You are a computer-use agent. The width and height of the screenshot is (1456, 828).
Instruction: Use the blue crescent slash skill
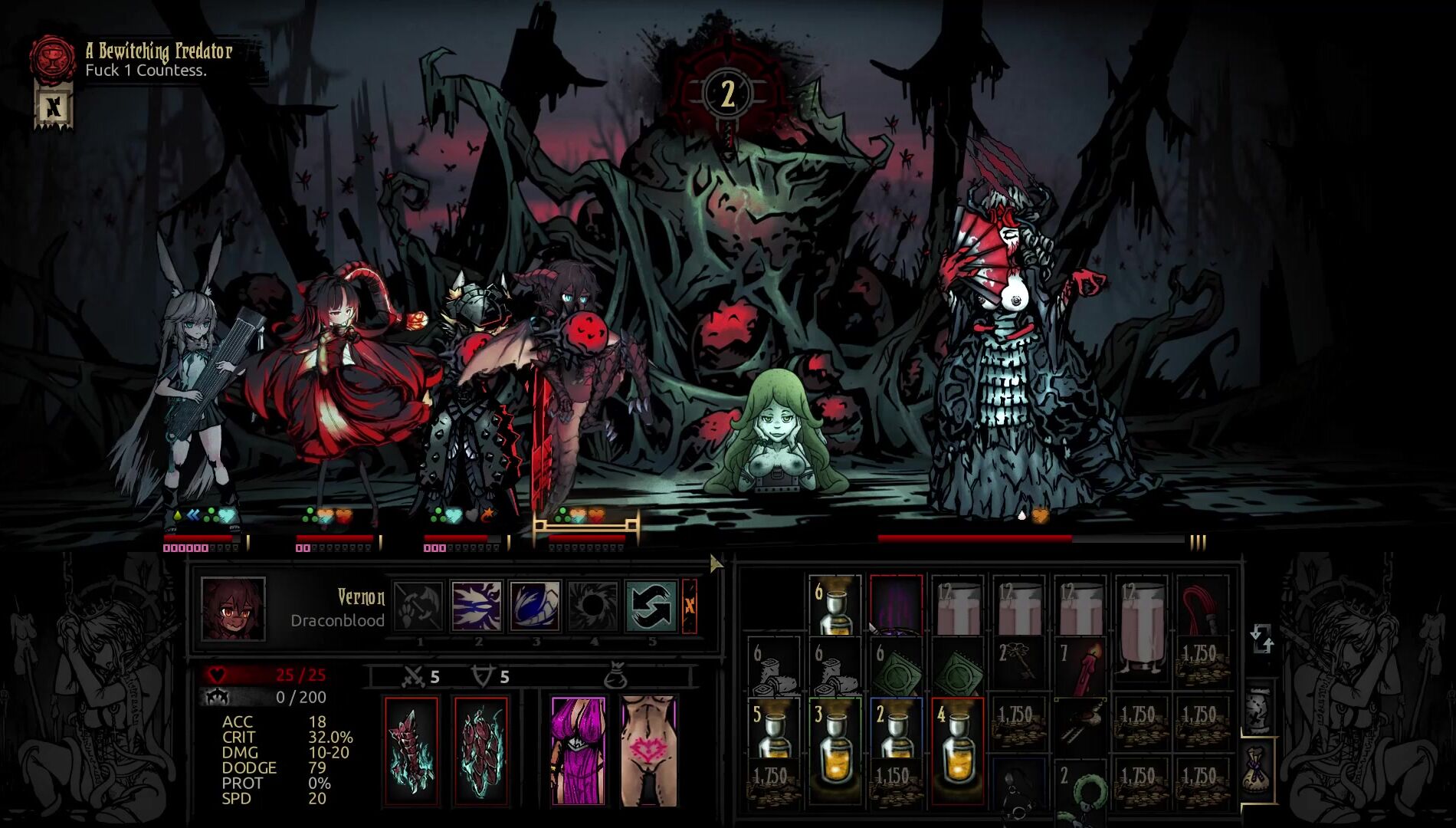(534, 606)
